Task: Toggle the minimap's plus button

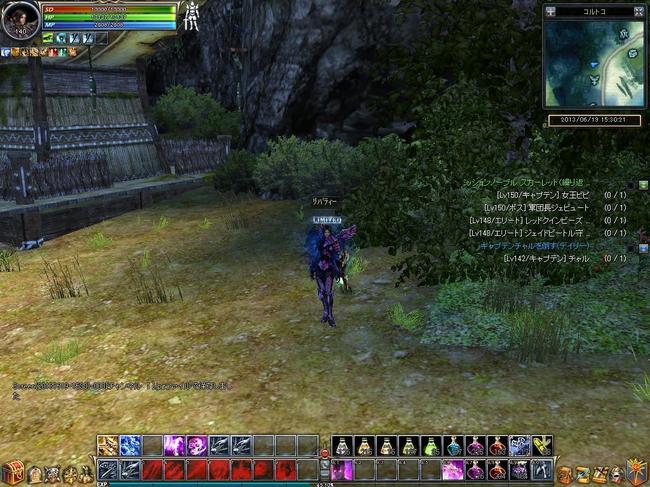Action: 551,12
